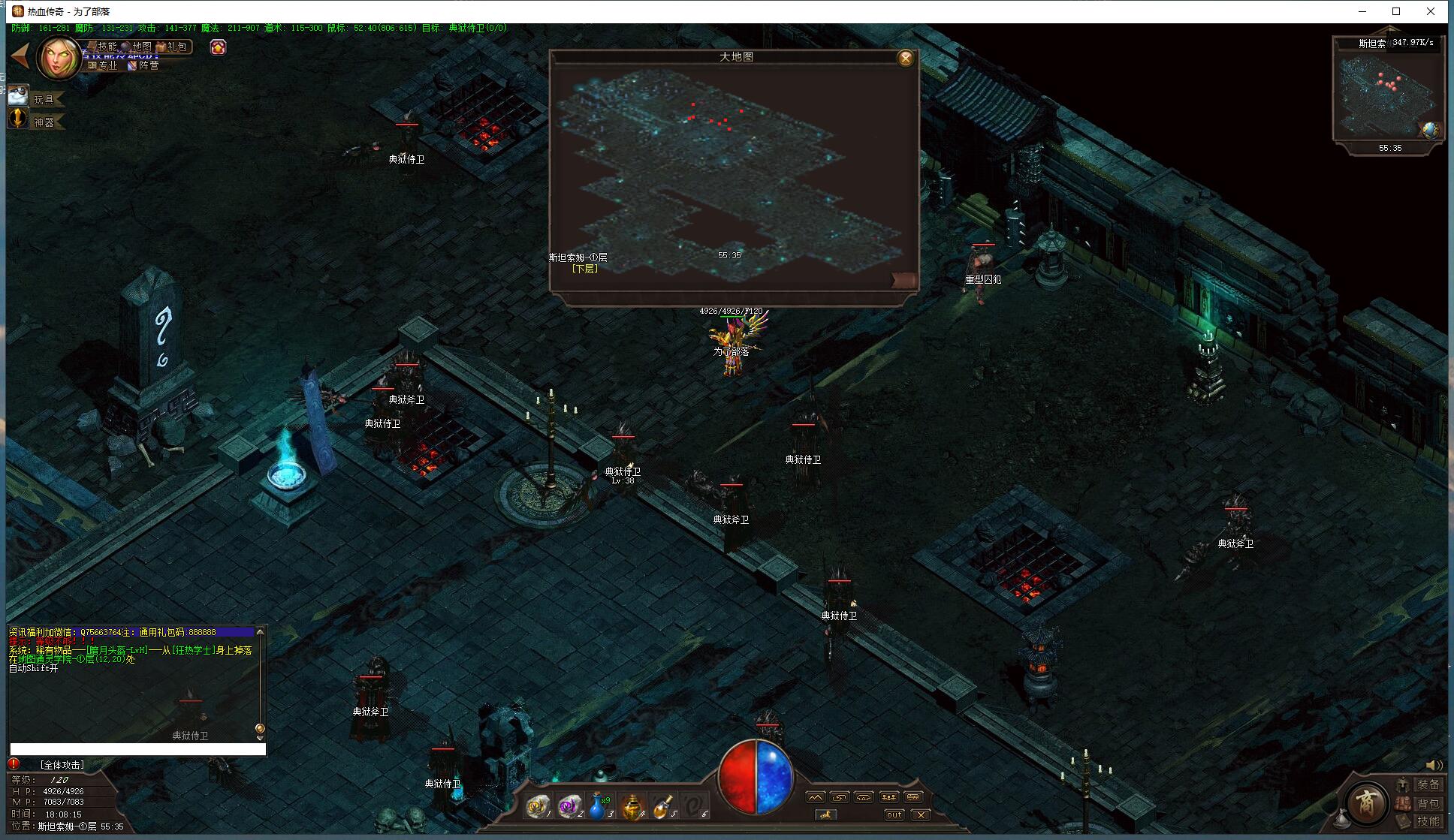Open the 礼包 gift pack menu
The width and height of the screenshot is (1454, 840).
tap(173, 47)
